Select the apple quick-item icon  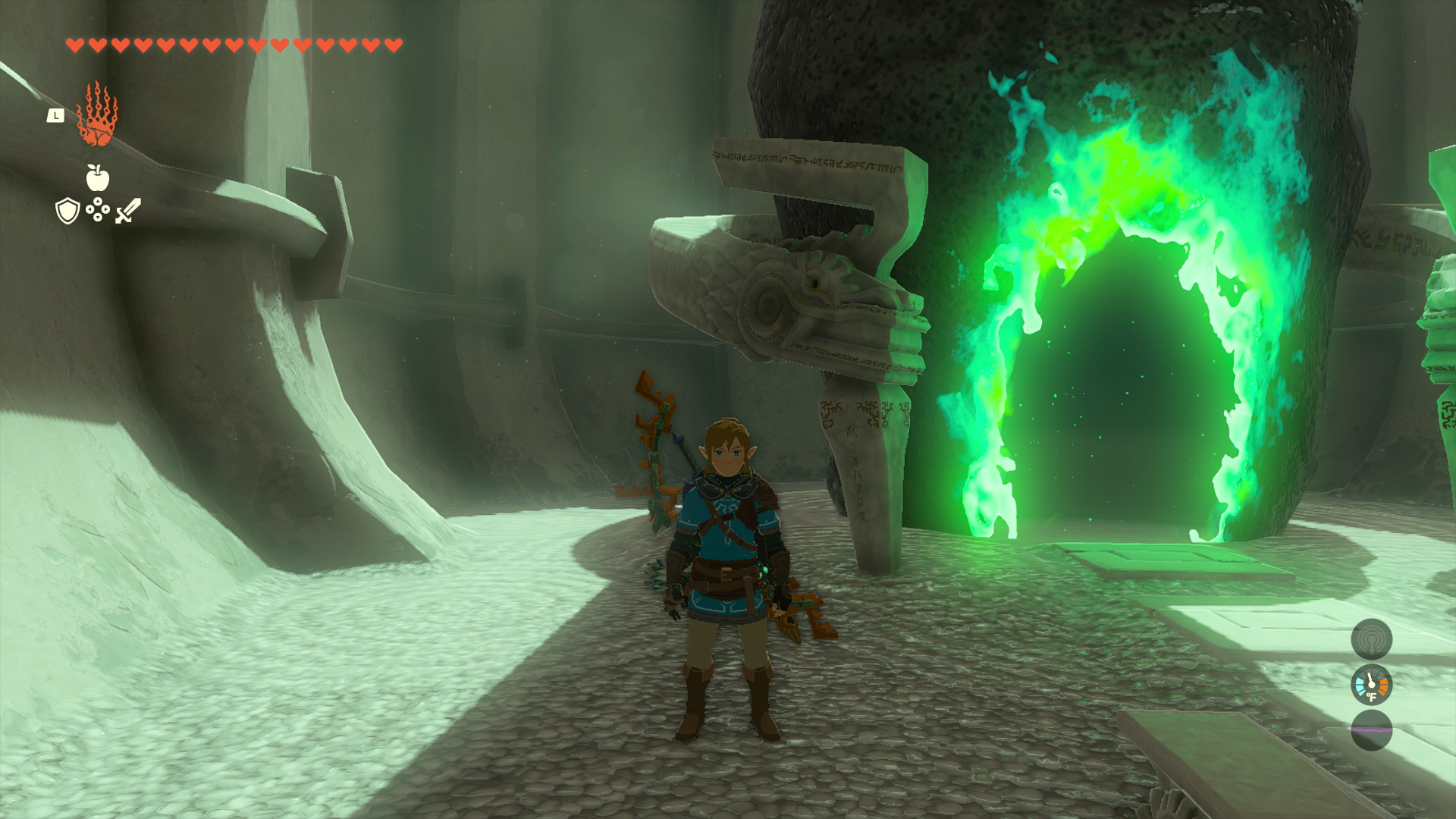point(98,177)
